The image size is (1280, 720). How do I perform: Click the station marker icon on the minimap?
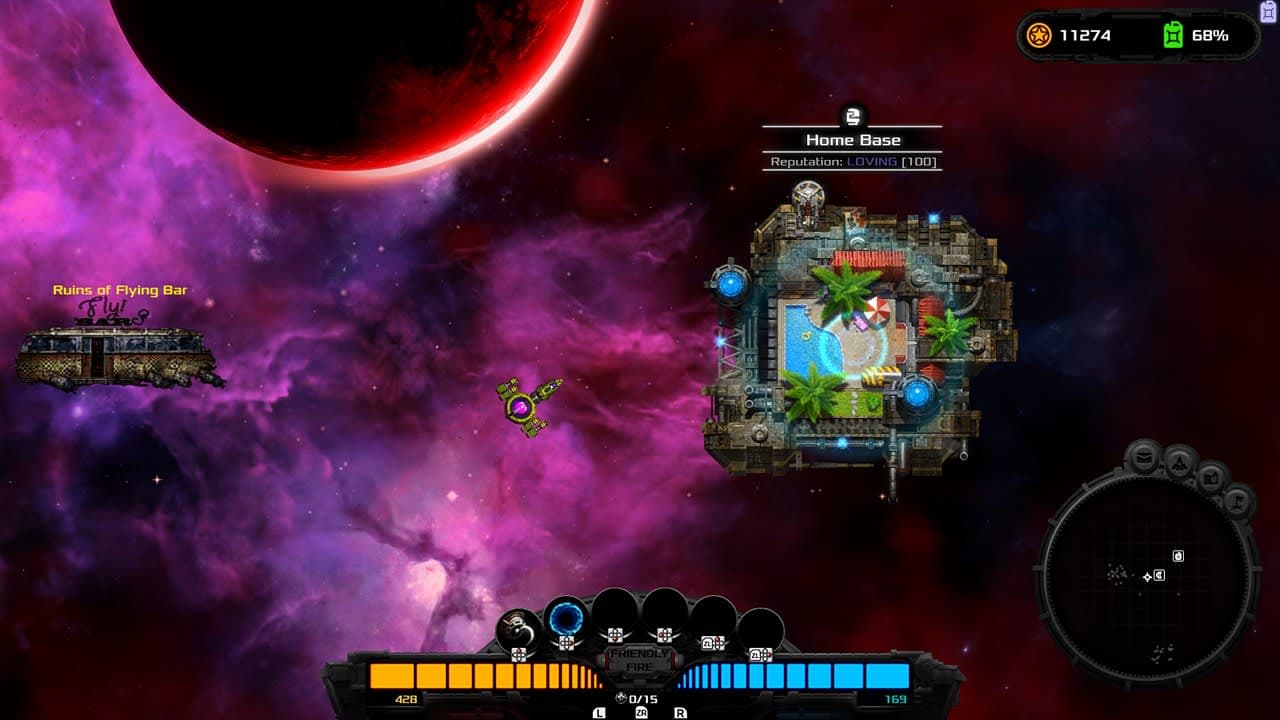pos(1178,556)
